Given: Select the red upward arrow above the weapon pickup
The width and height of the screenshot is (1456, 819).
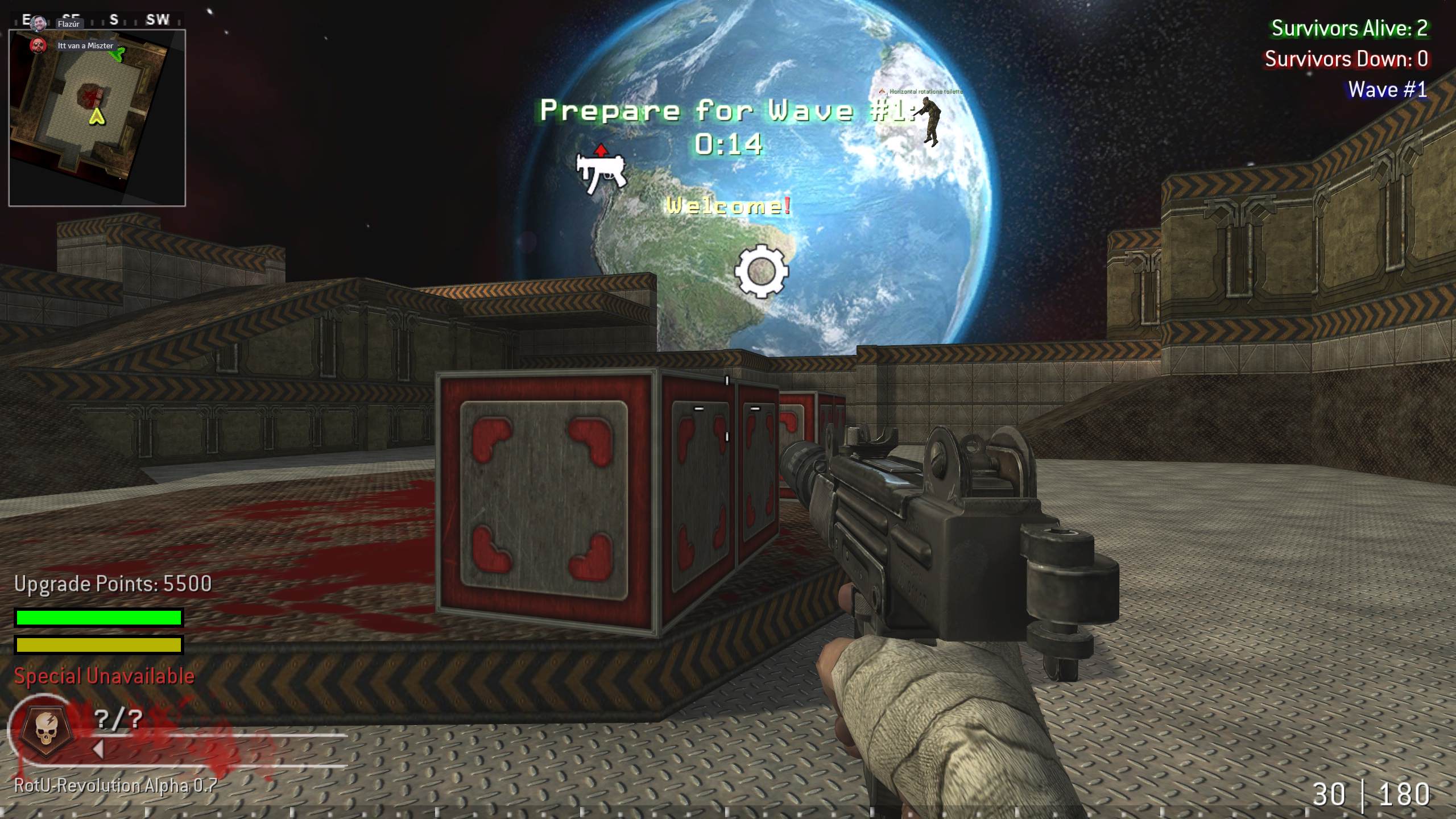Looking at the screenshot, I should click(x=601, y=151).
